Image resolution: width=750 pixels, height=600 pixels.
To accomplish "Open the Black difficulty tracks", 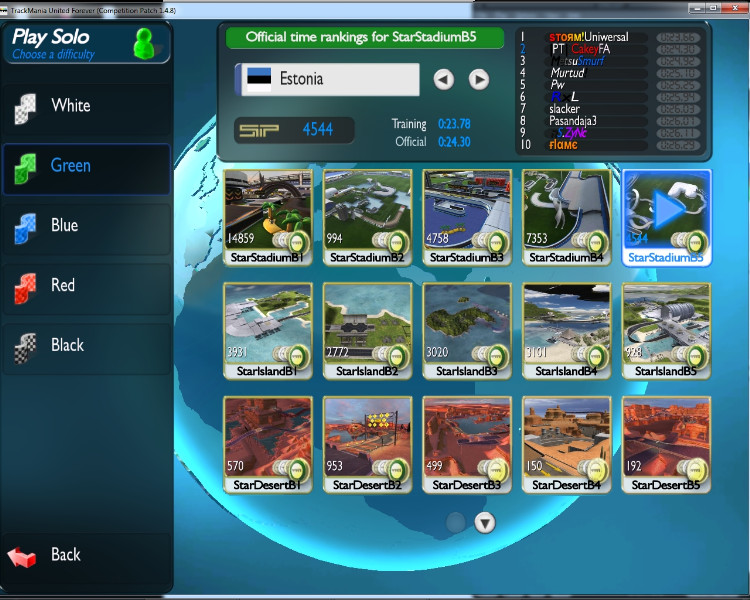I will point(85,346).
